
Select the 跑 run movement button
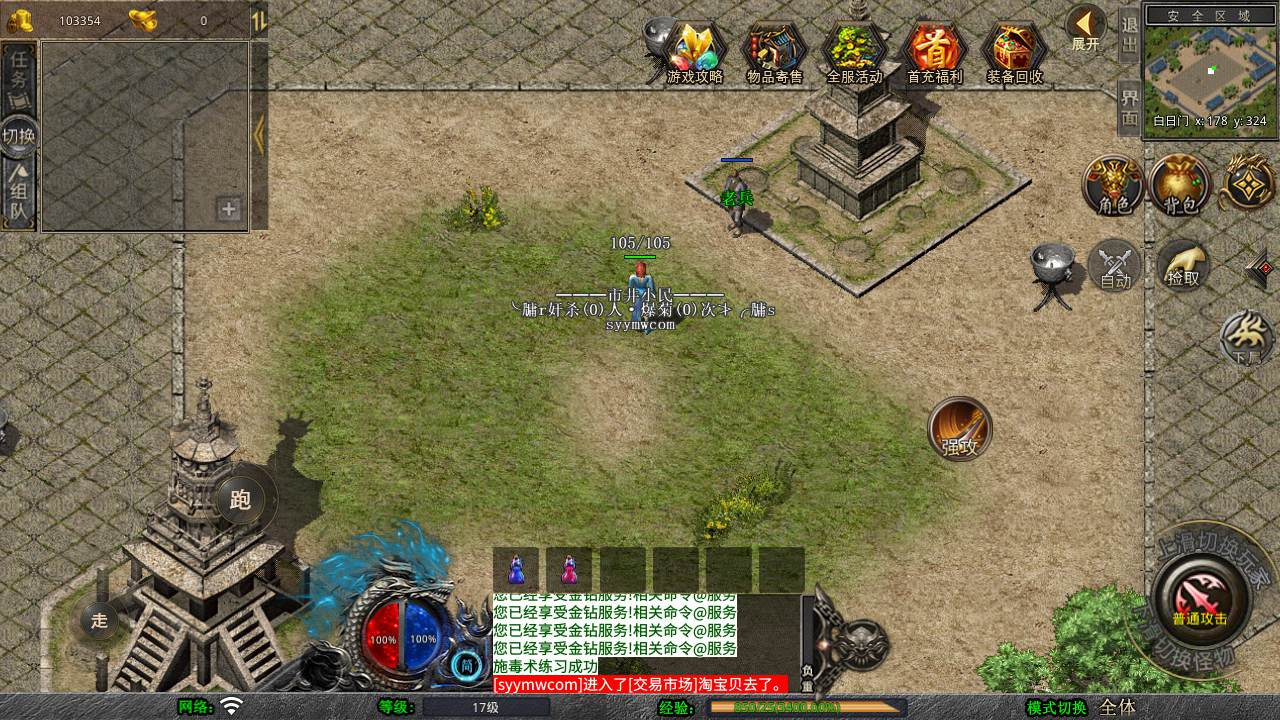coord(241,499)
